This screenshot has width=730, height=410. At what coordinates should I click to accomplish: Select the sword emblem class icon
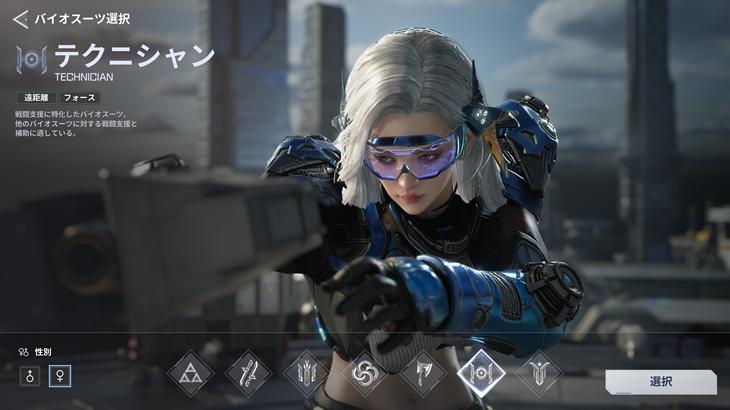click(248, 374)
